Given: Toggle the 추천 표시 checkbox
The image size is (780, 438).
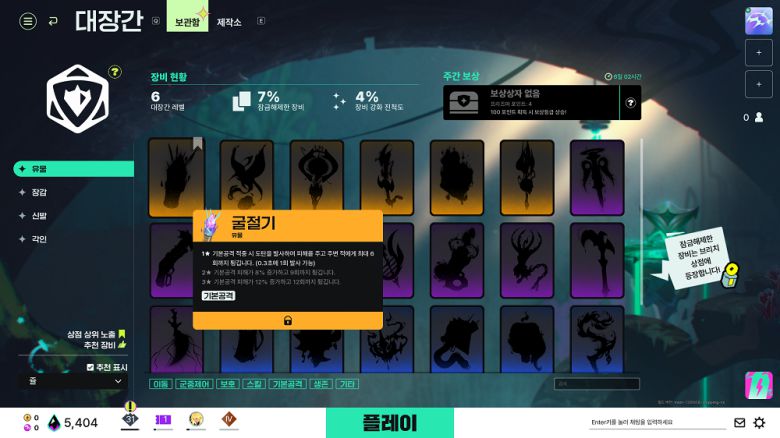Looking at the screenshot, I should coord(90,367).
